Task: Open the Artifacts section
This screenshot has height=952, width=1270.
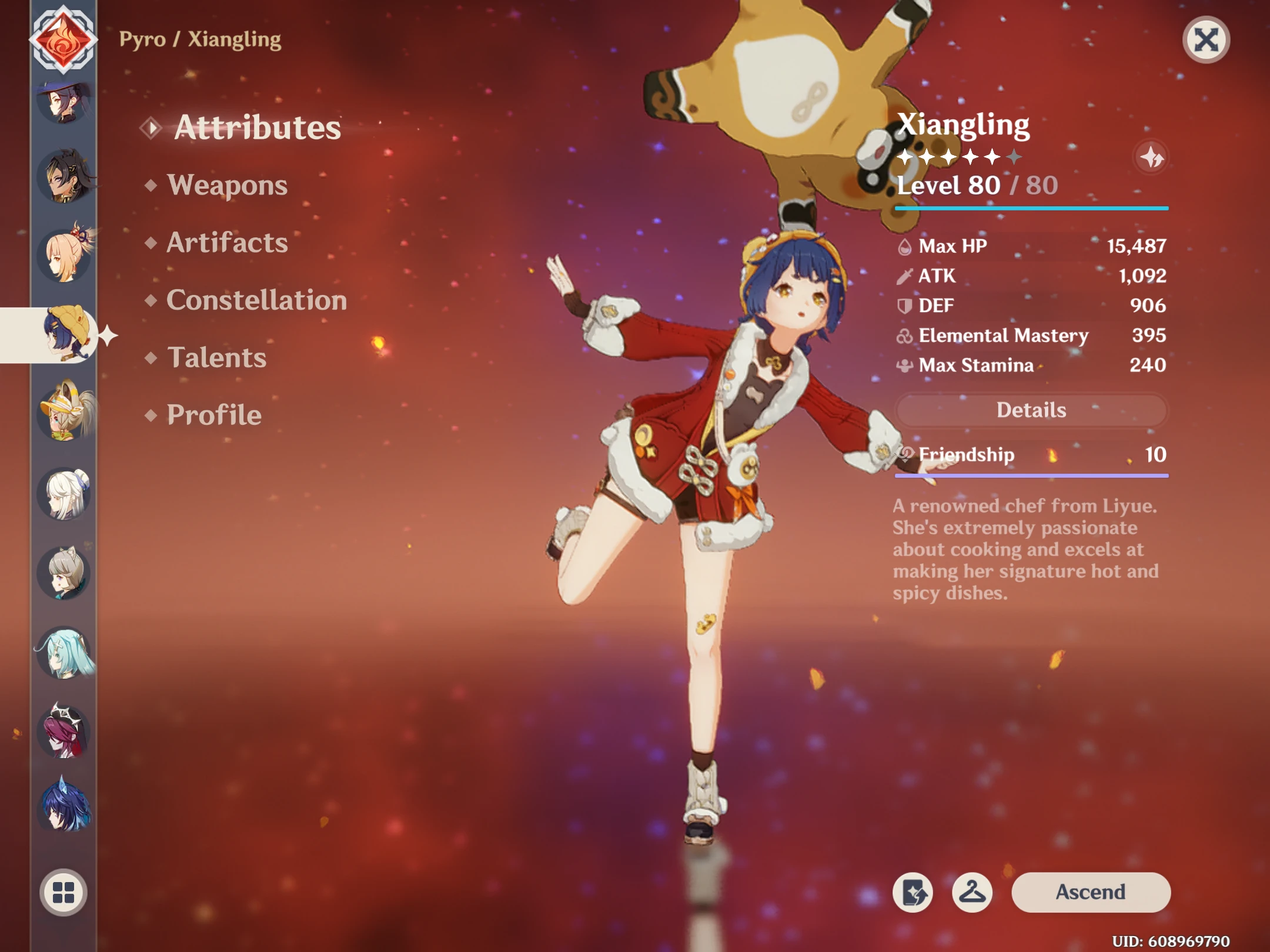Action: pos(228,243)
